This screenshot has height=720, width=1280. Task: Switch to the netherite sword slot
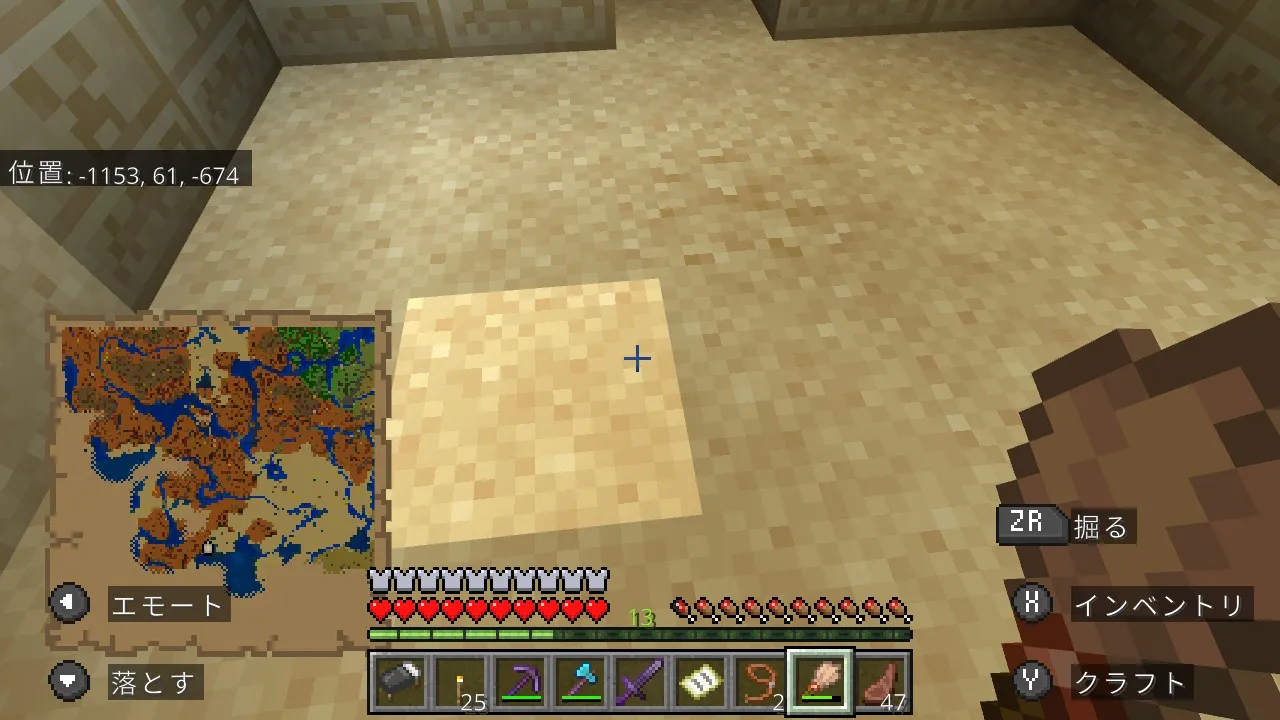(640, 682)
